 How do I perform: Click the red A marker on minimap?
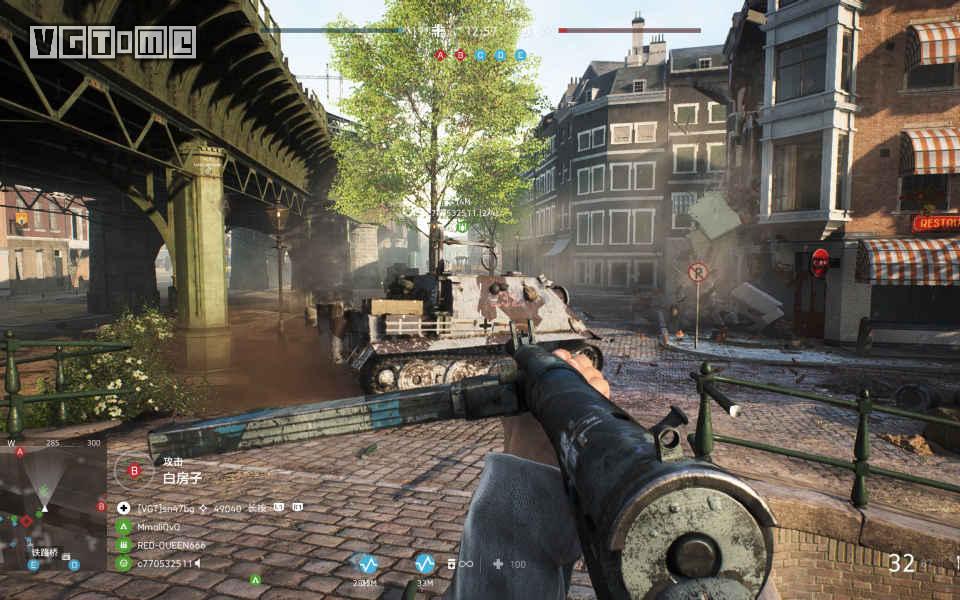(x=19, y=452)
